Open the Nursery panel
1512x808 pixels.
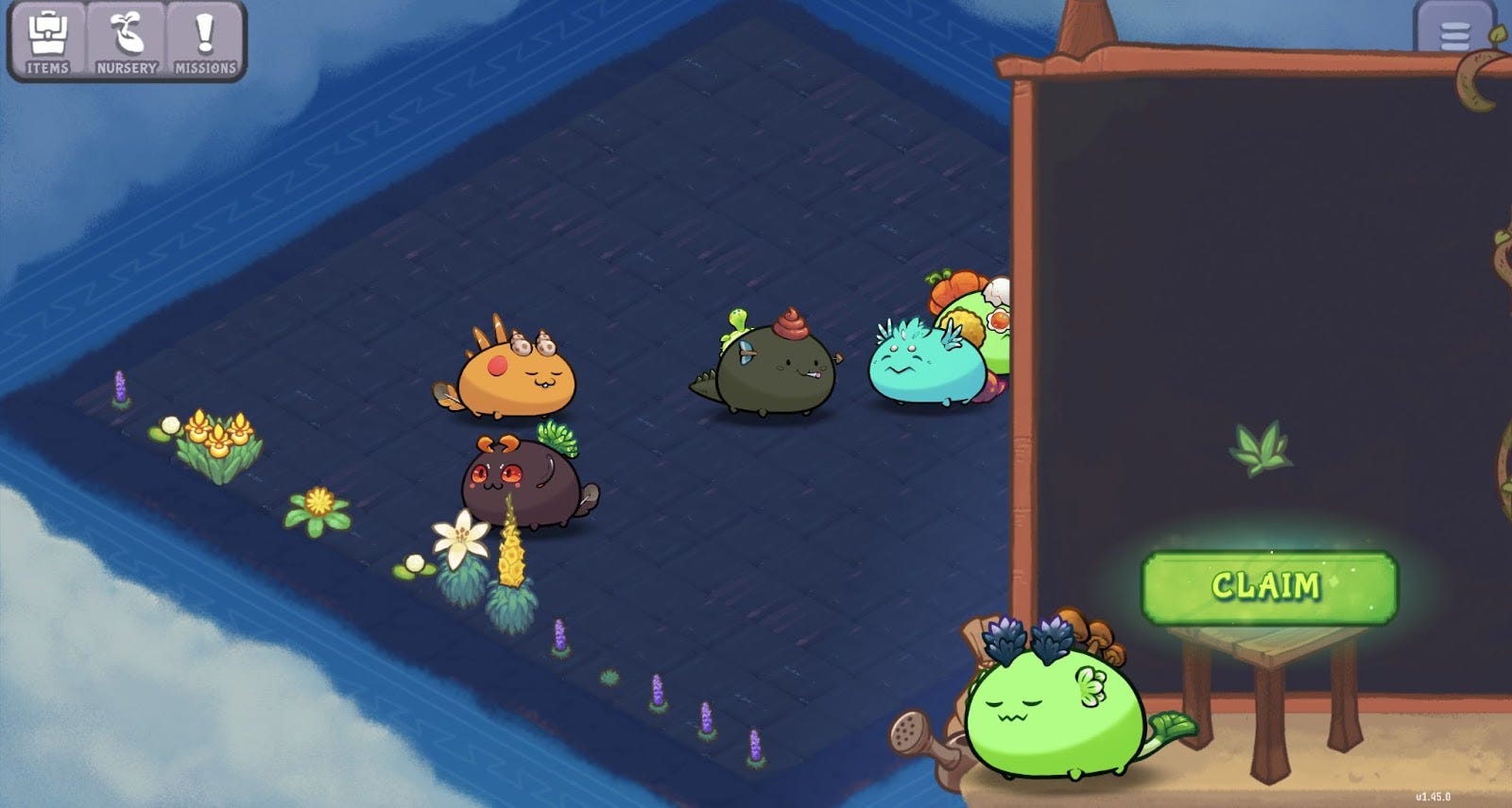pos(128,36)
